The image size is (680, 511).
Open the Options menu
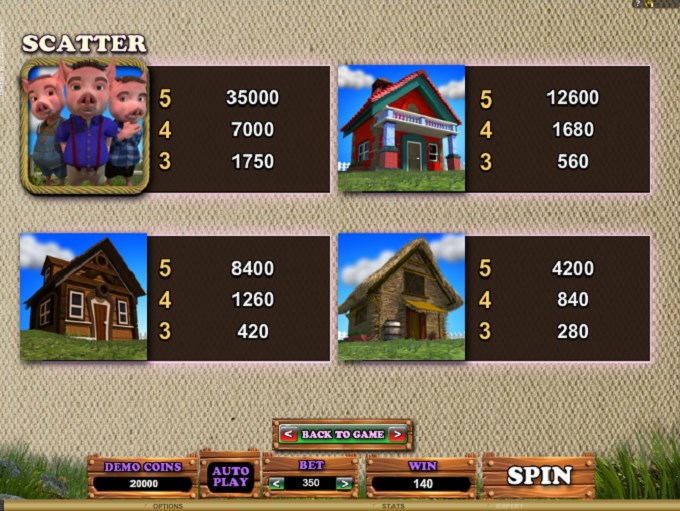[x=167, y=506]
